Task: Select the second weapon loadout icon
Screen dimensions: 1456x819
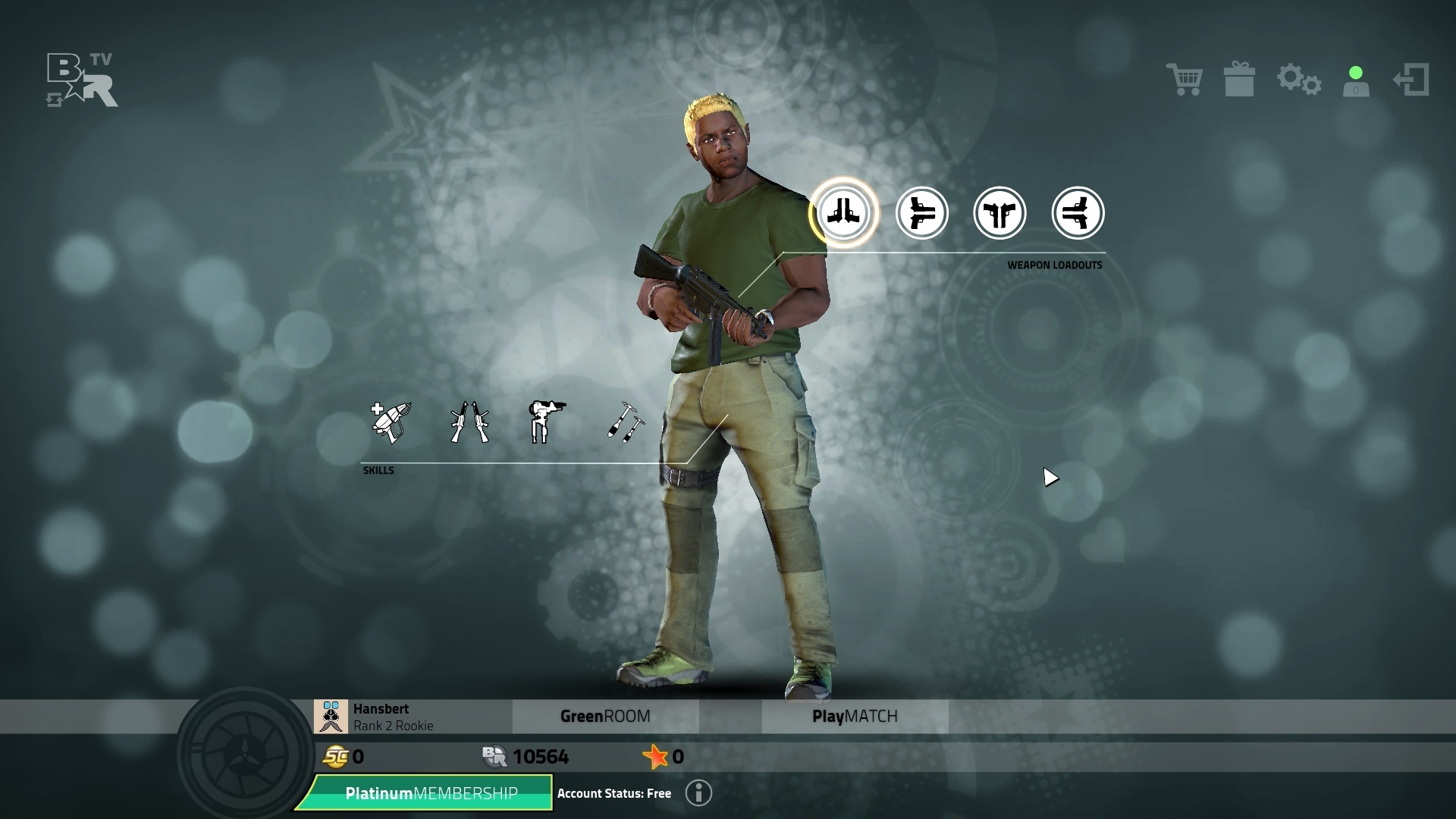Action: (x=922, y=213)
